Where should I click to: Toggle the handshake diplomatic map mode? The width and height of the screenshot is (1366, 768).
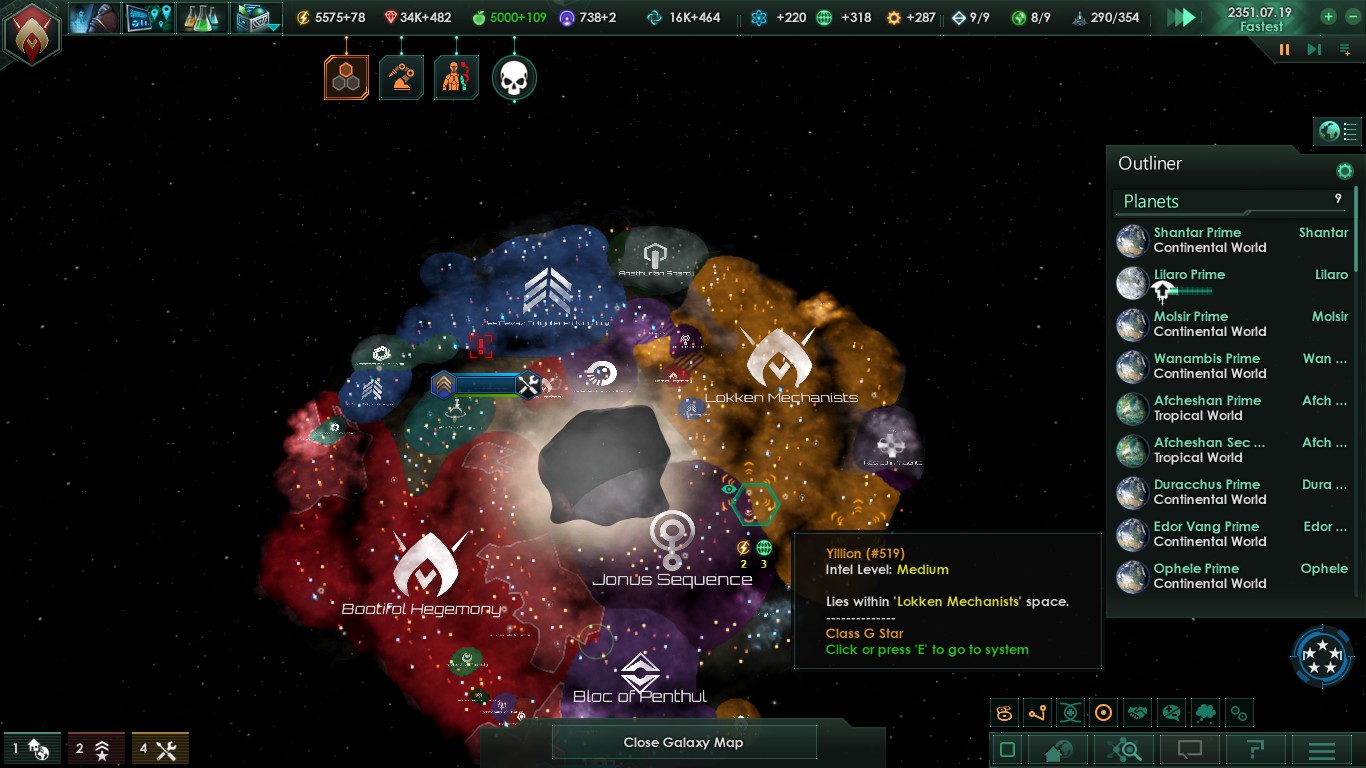1137,713
